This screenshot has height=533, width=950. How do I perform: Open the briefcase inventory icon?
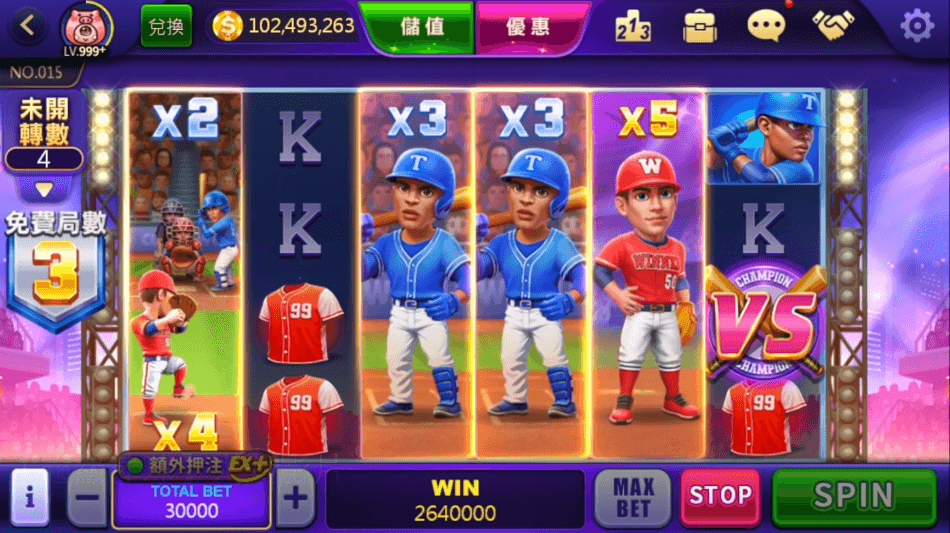point(700,27)
